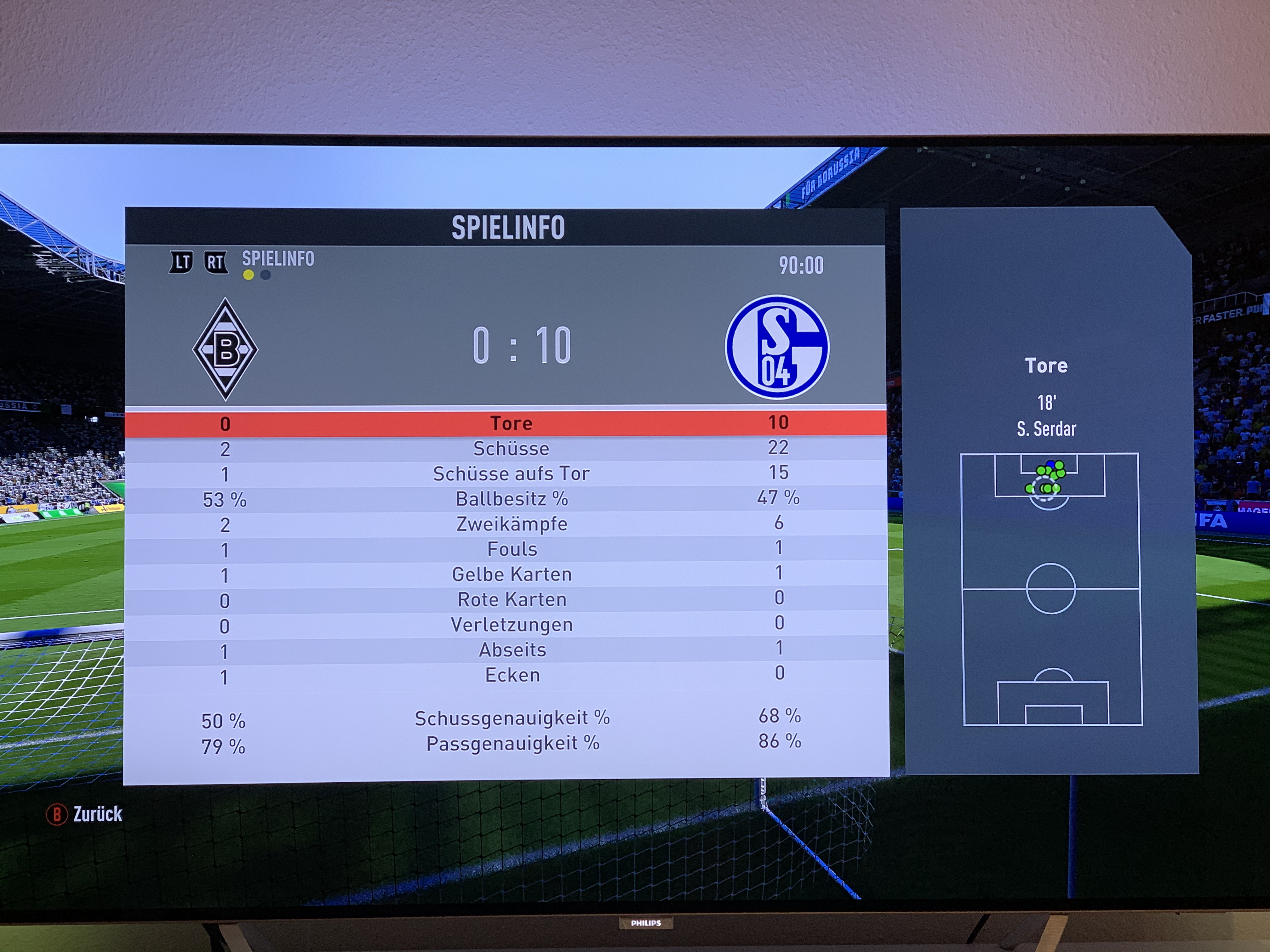Select the Tore stat row
The height and width of the screenshot is (952, 1270).
click(511, 423)
